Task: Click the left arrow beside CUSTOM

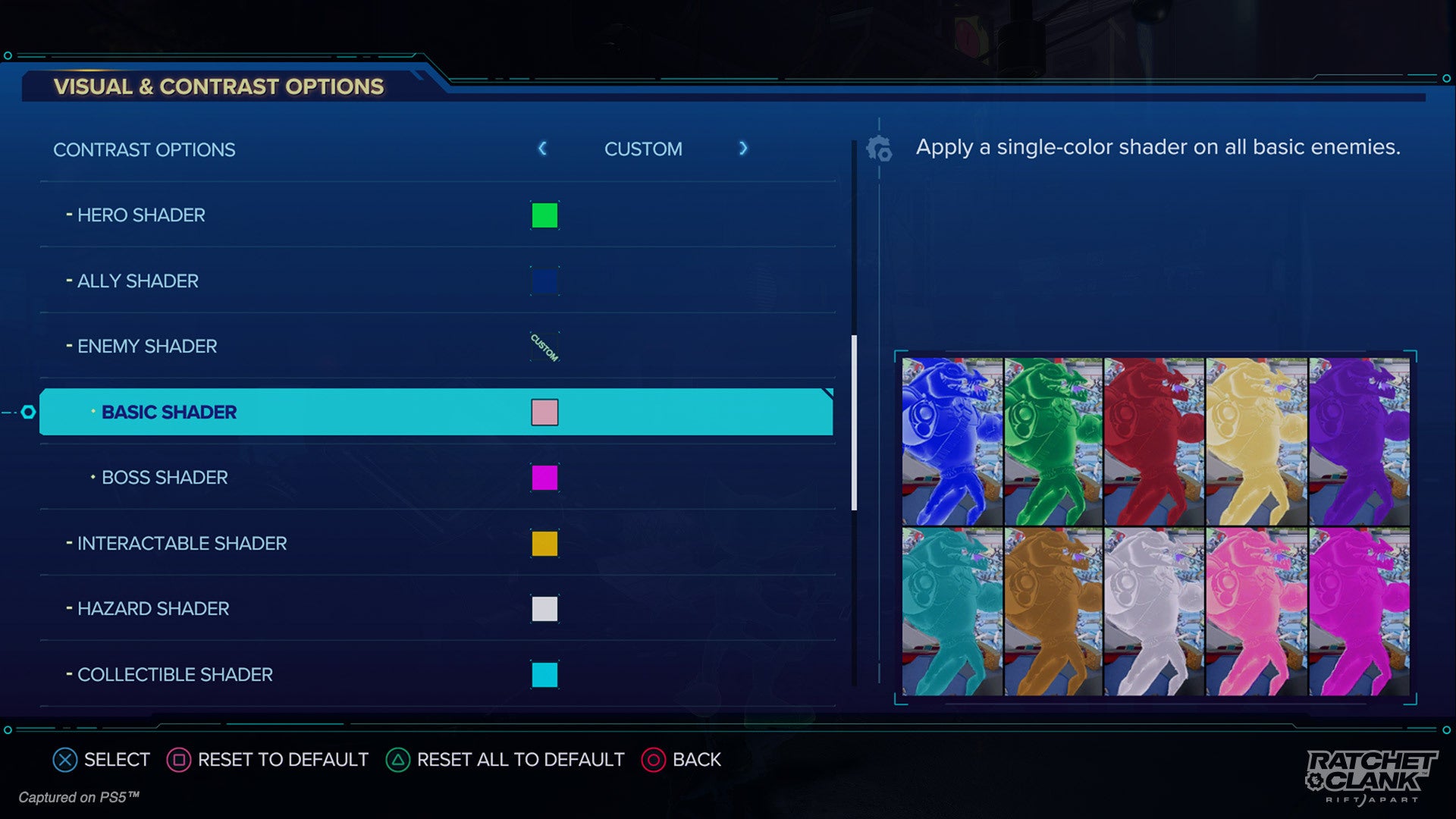Action: pos(543,149)
